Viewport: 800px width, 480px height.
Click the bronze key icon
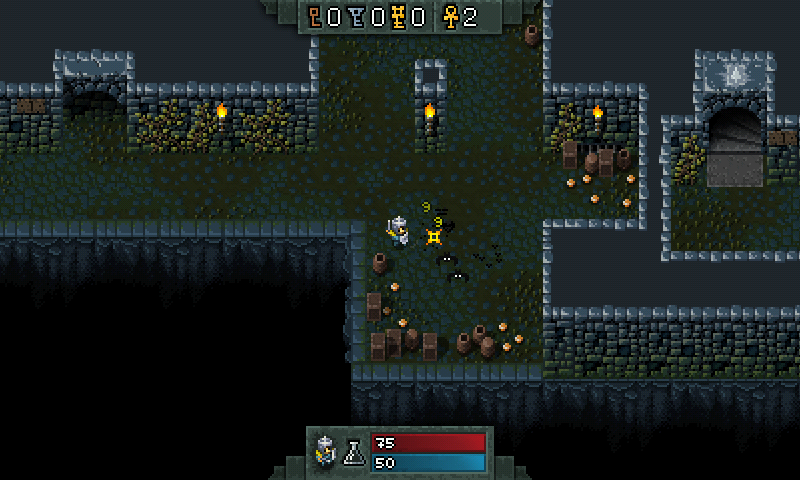tap(316, 17)
